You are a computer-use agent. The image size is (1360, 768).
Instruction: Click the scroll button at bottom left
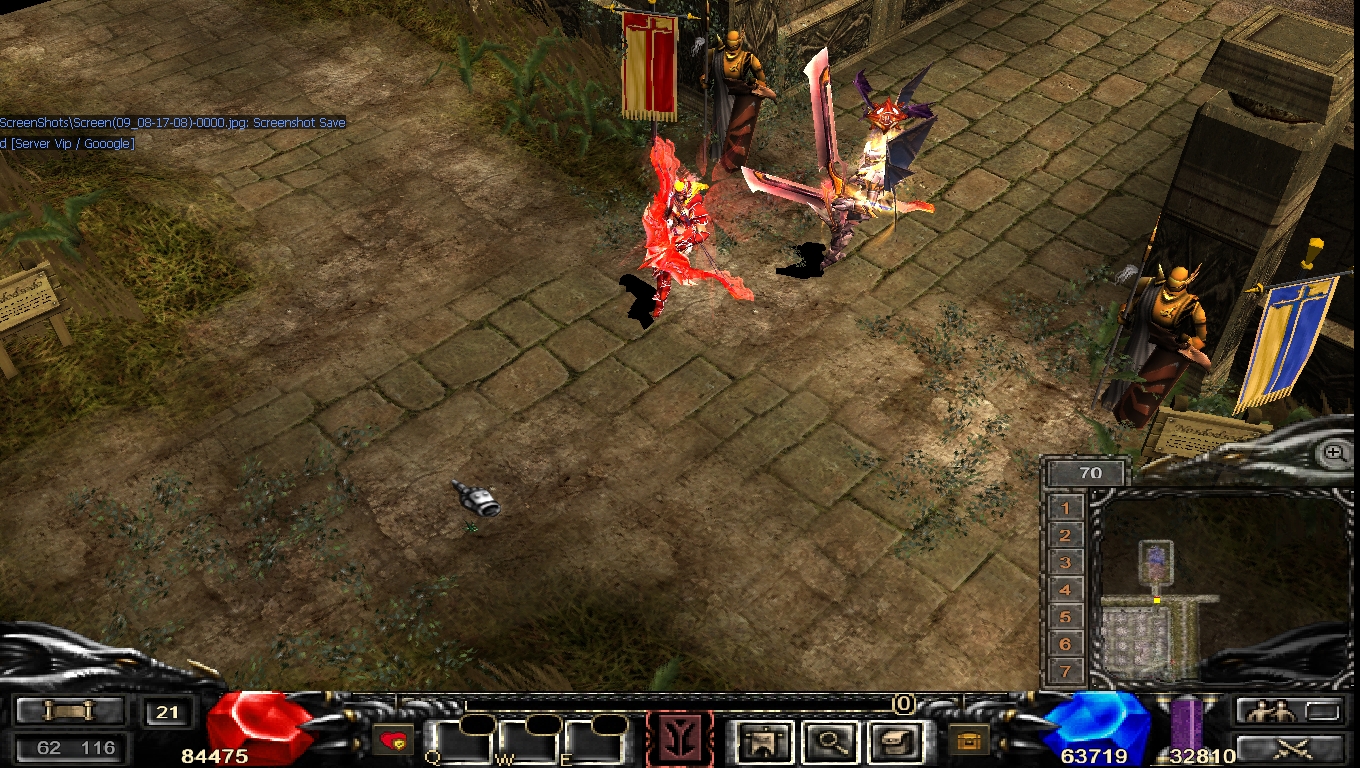[70, 711]
